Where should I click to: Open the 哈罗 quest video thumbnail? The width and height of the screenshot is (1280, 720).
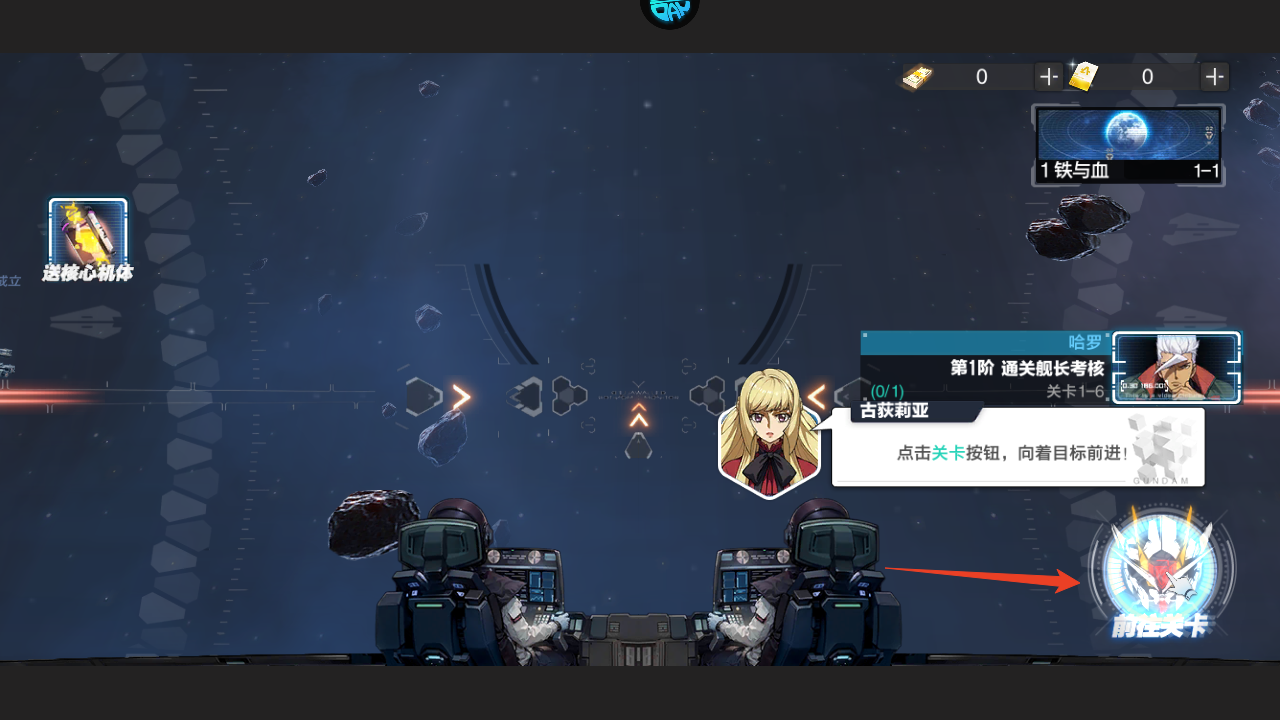click(1176, 367)
